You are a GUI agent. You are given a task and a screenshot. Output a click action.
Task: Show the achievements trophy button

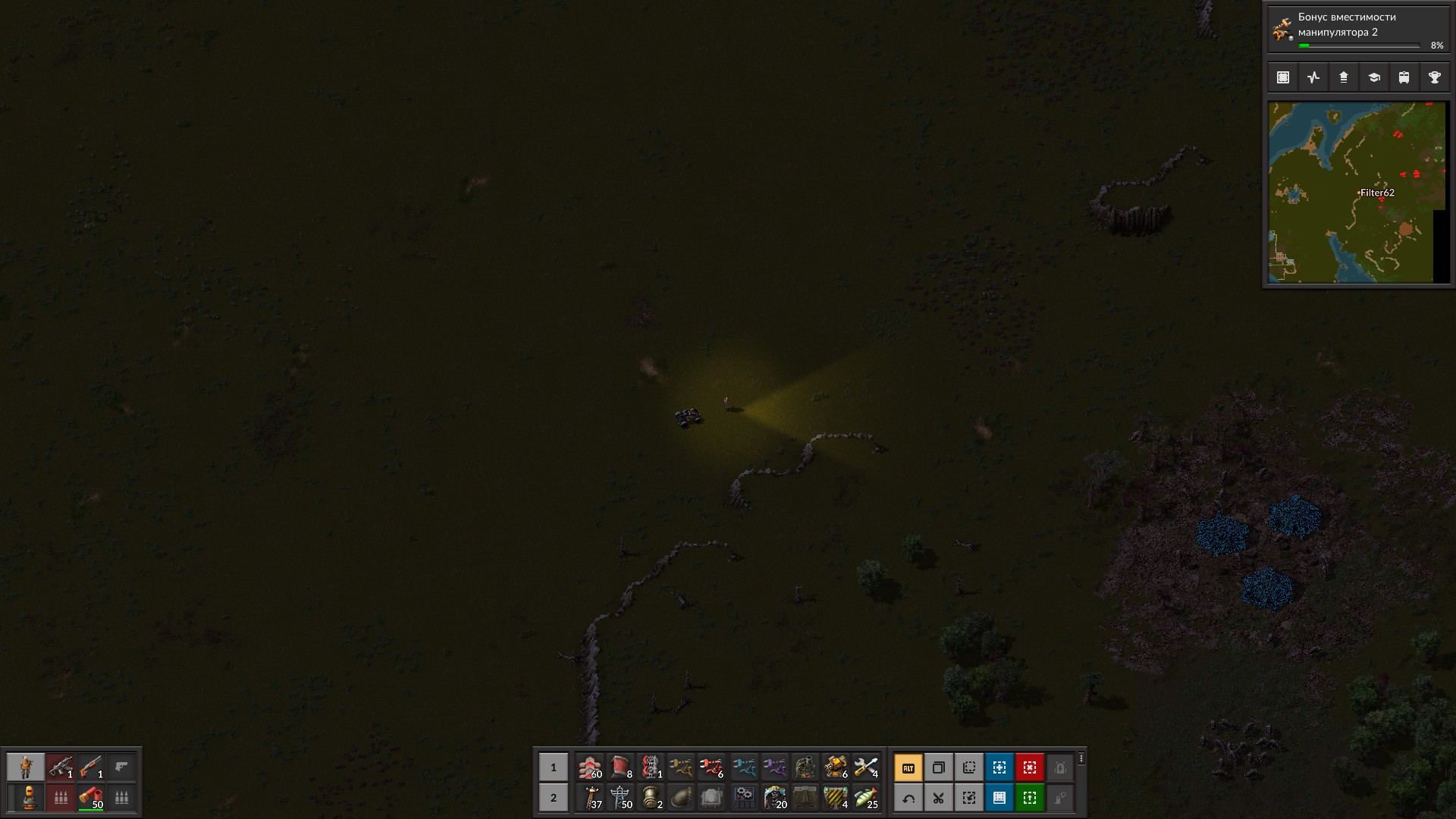(1434, 77)
